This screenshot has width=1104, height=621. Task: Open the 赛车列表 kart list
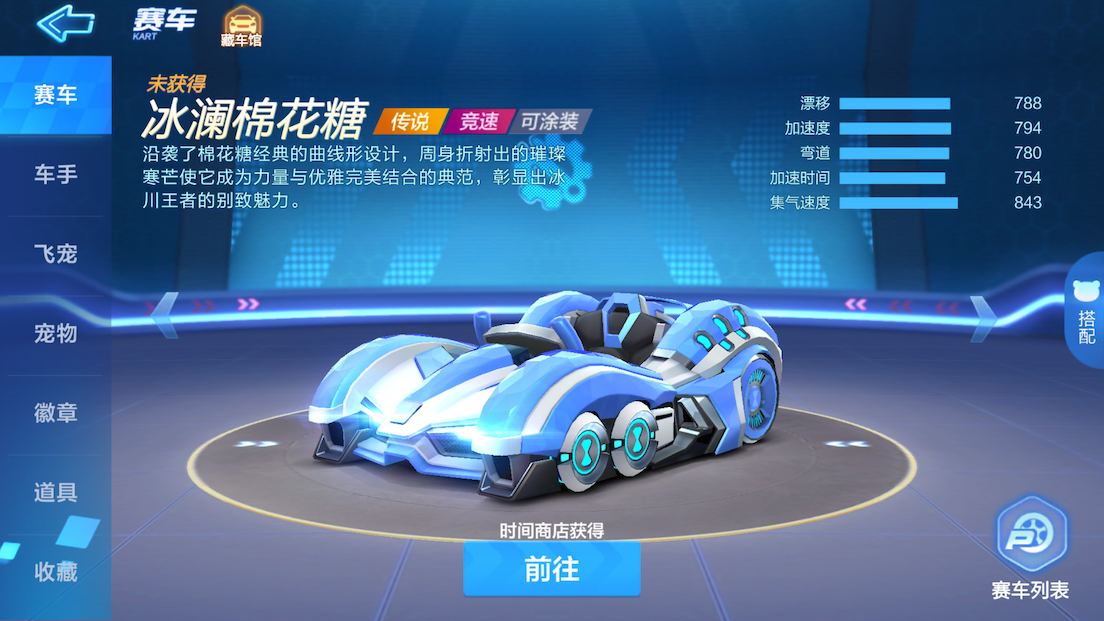point(1031,549)
